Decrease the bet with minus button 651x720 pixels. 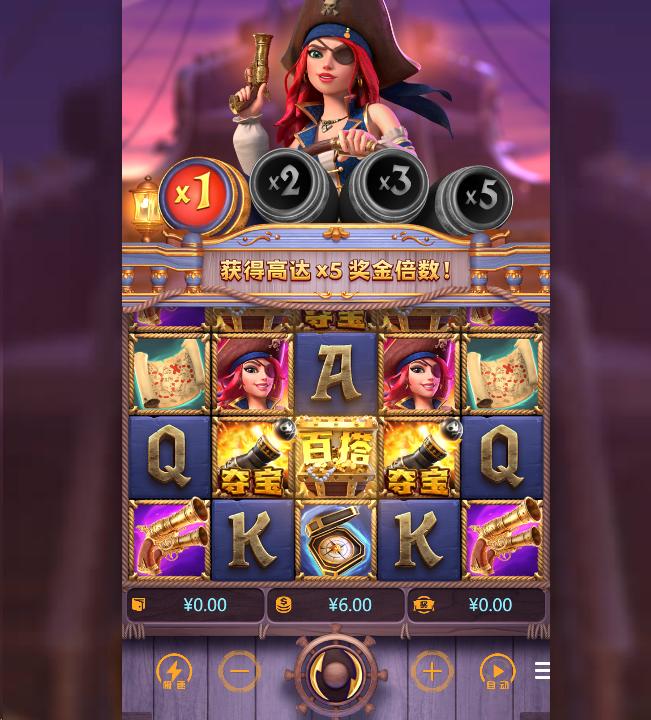click(x=239, y=672)
